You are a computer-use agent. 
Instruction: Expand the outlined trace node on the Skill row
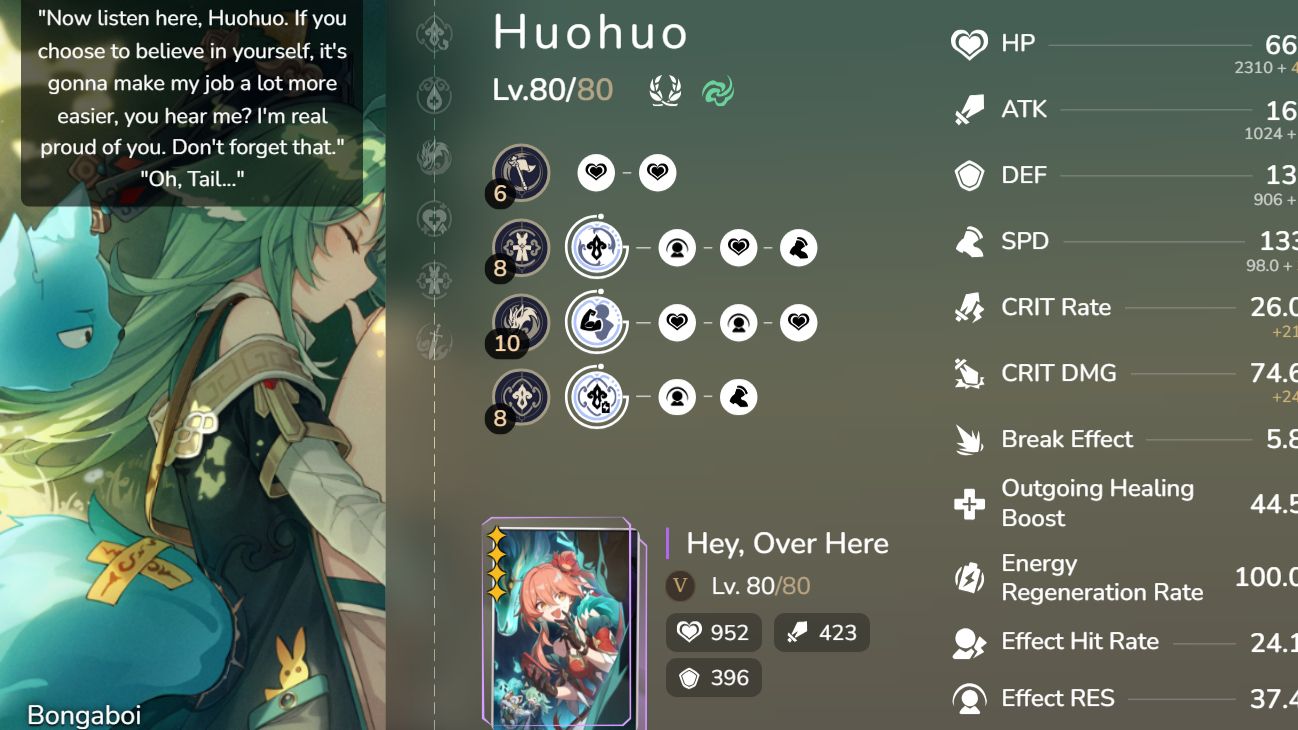[596, 247]
